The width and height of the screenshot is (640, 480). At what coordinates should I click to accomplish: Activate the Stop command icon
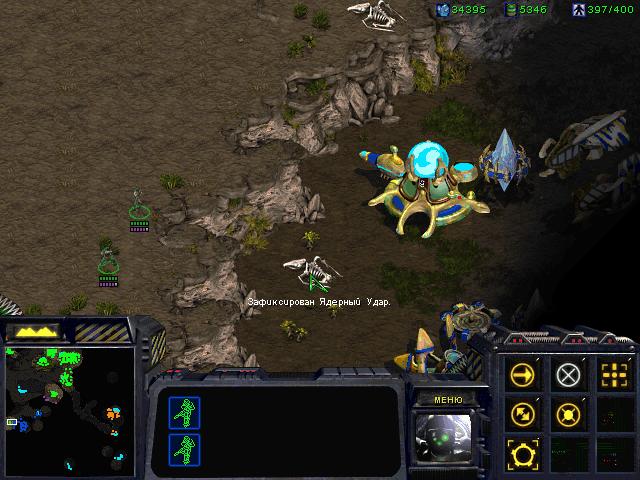tap(568, 375)
